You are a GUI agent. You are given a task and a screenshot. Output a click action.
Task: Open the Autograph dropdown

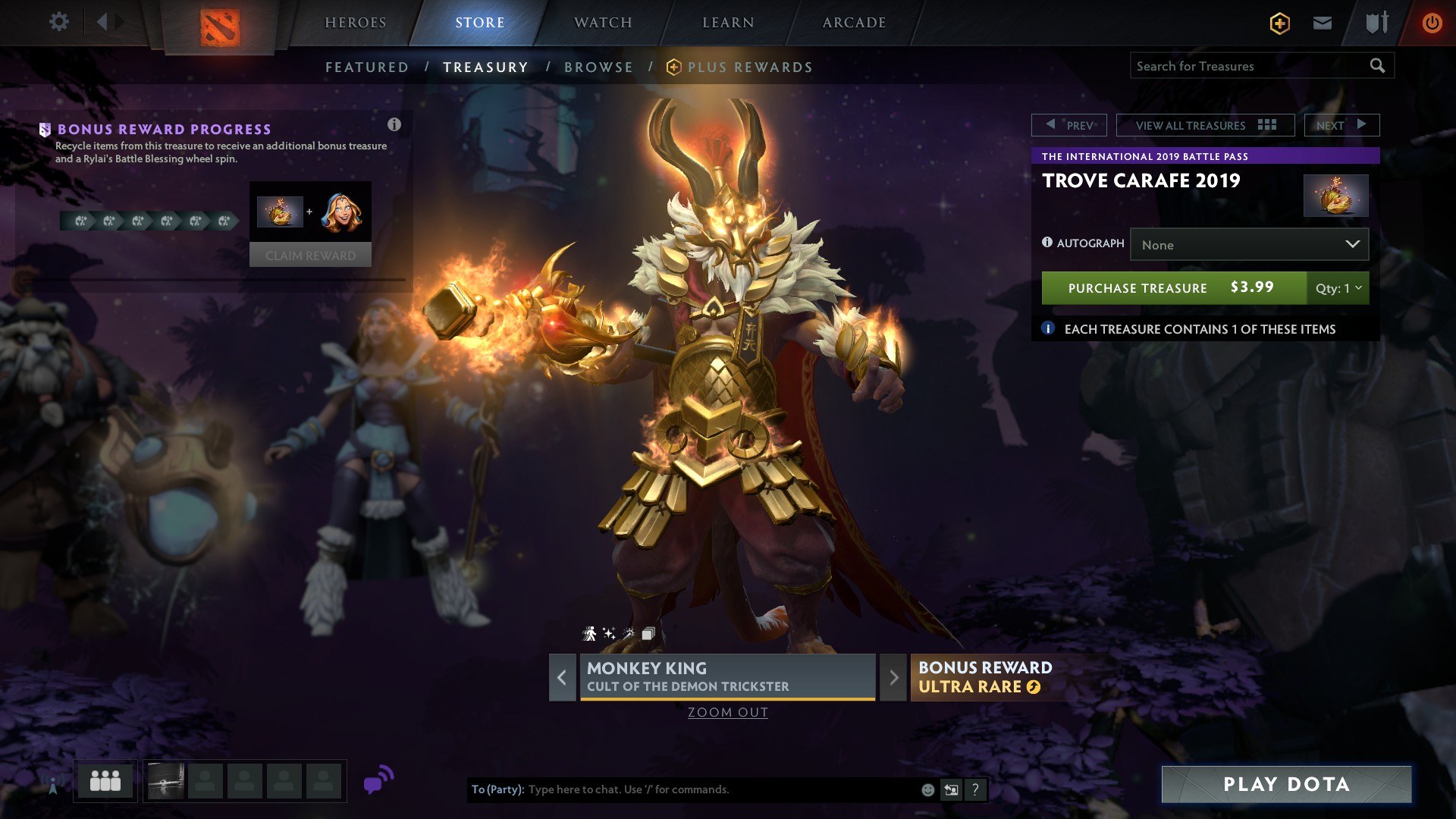pyautogui.click(x=1249, y=245)
